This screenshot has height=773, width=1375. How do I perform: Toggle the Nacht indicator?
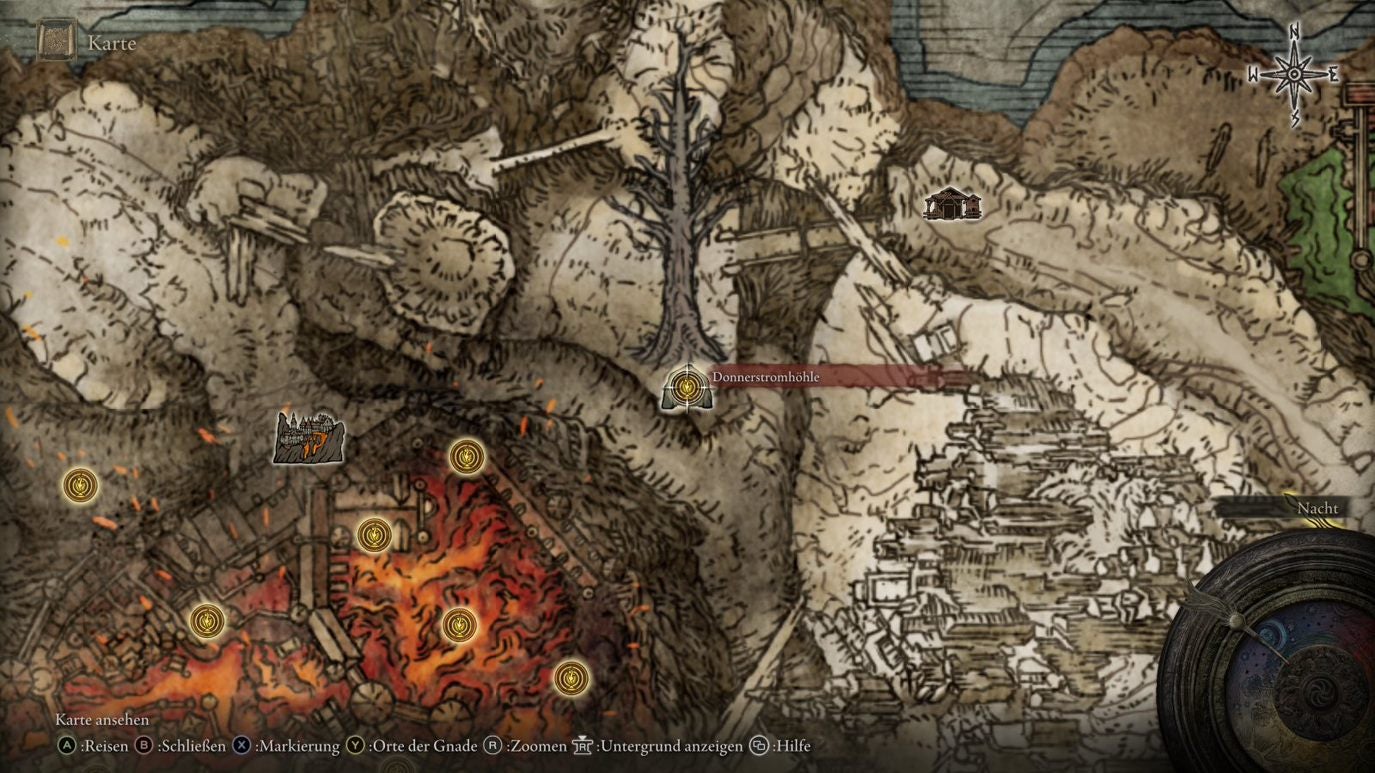(x=1318, y=508)
